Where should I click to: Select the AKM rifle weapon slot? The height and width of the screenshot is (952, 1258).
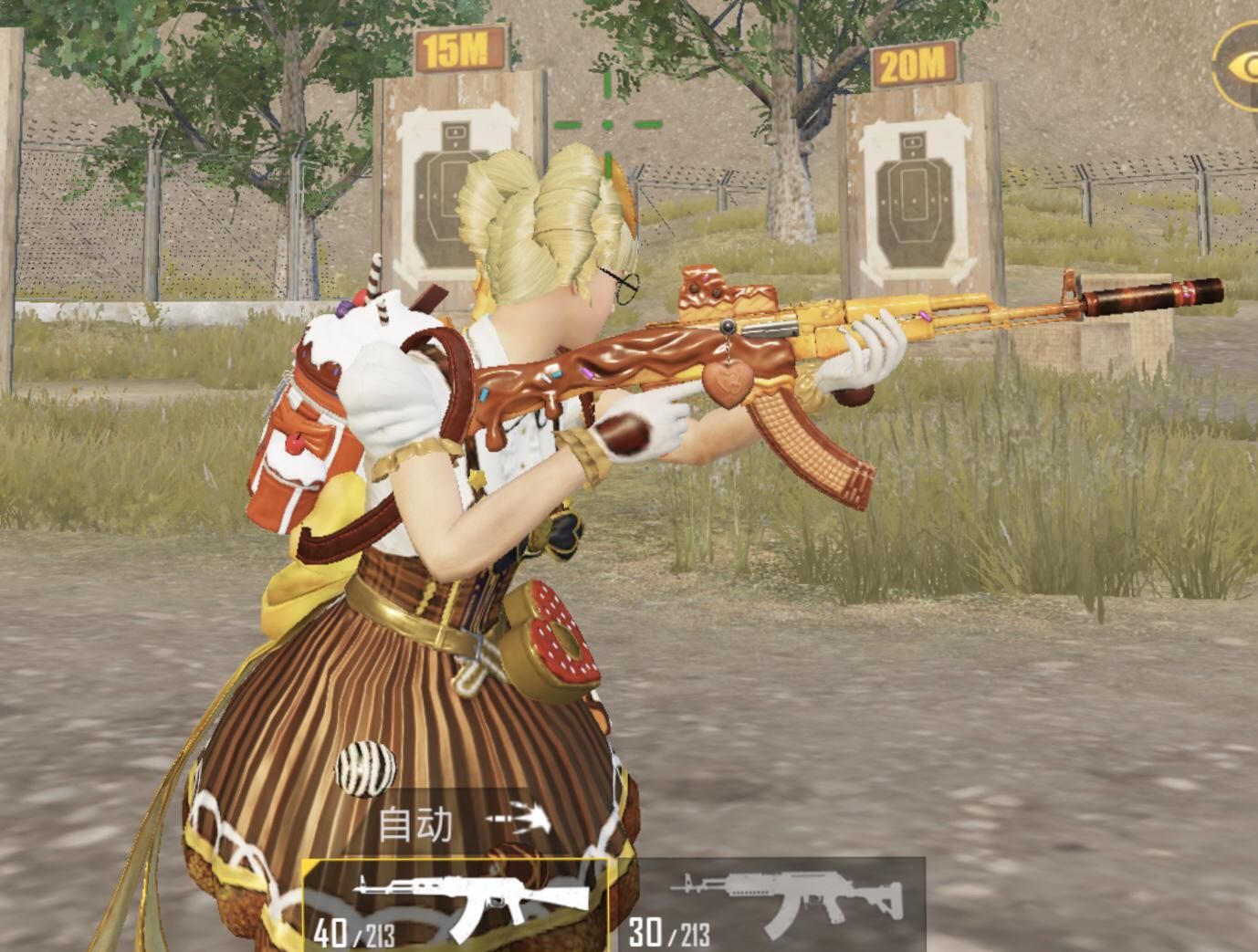[455, 905]
